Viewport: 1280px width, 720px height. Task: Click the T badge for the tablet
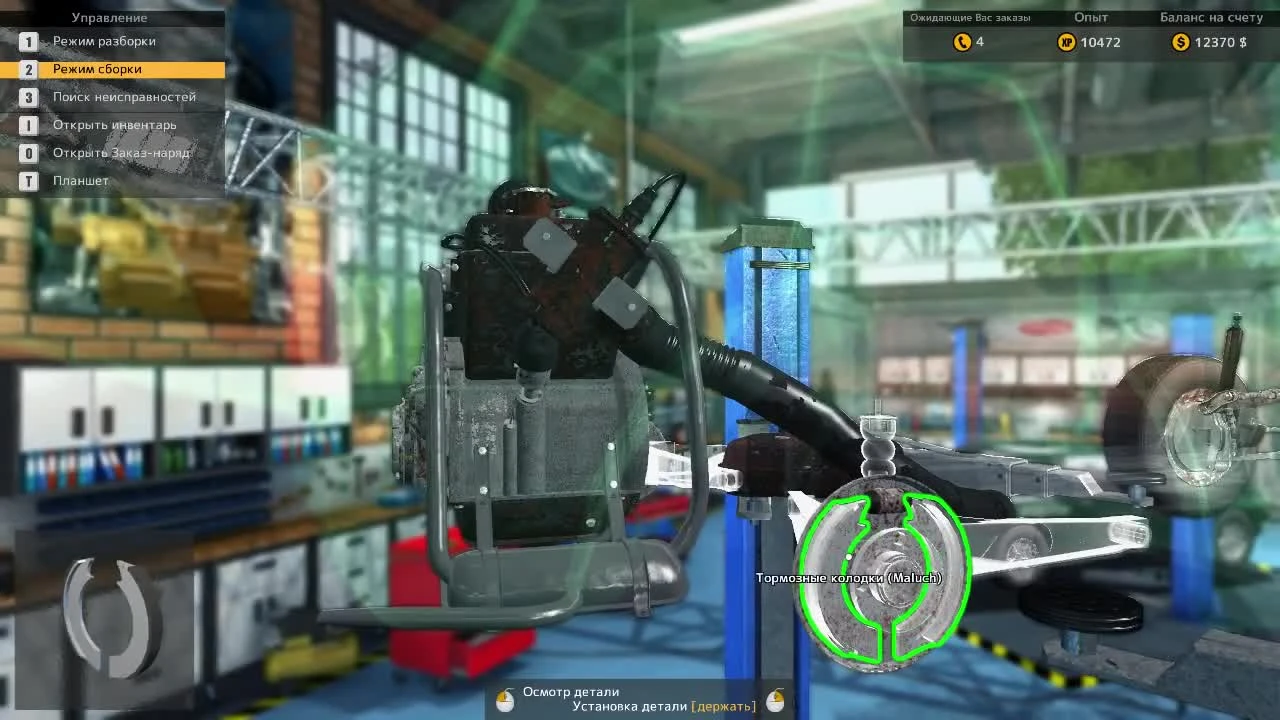click(29, 180)
